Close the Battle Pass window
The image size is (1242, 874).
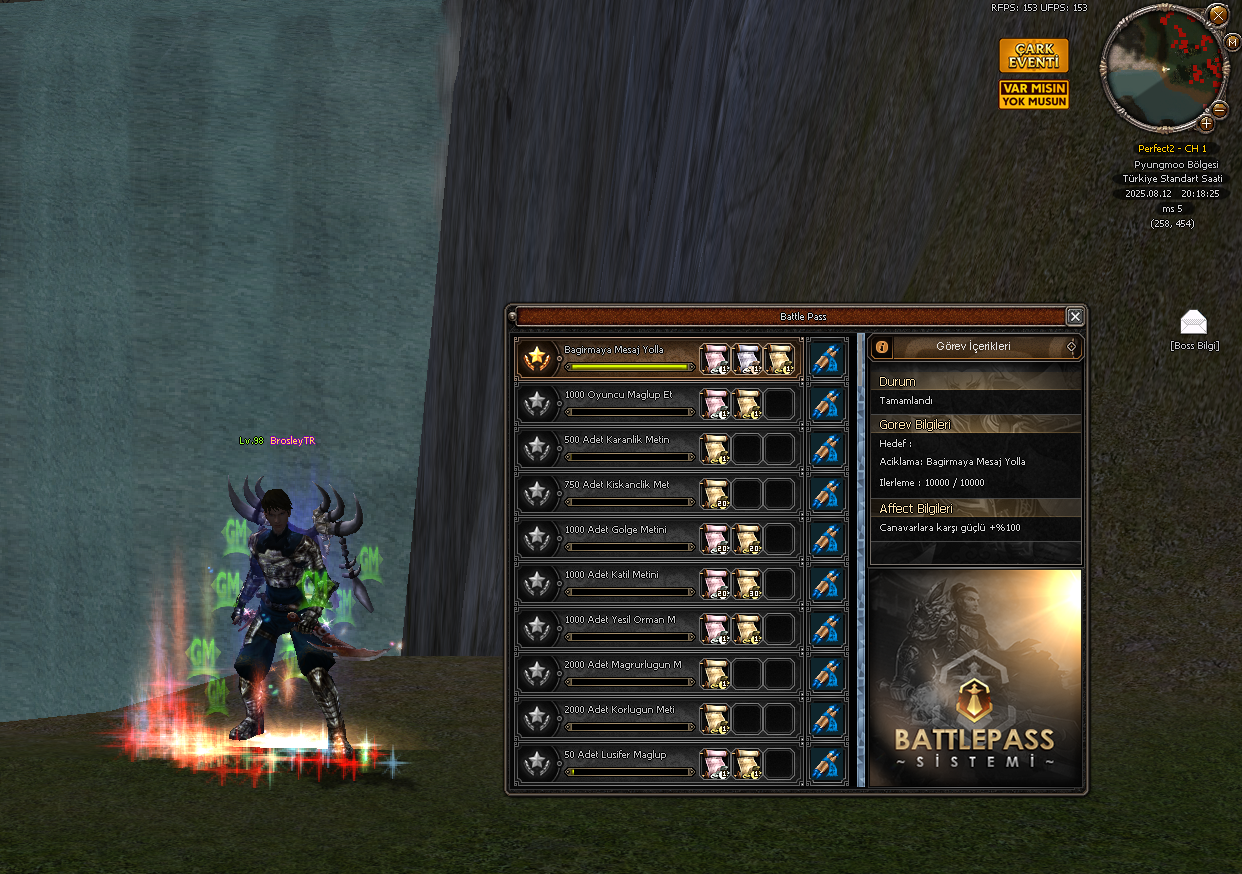[x=1075, y=317]
